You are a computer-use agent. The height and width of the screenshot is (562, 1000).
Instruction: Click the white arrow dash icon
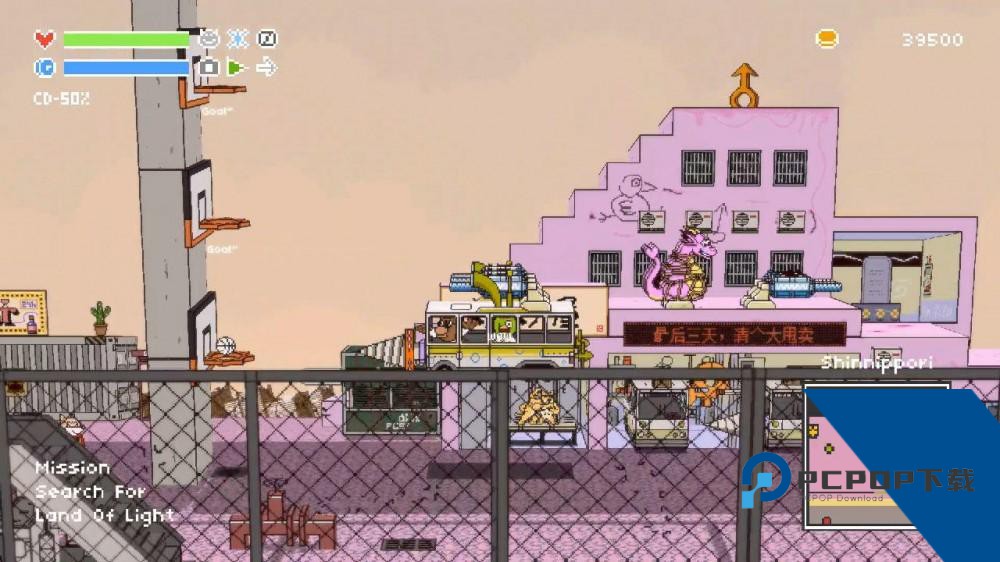pyautogui.click(x=266, y=68)
